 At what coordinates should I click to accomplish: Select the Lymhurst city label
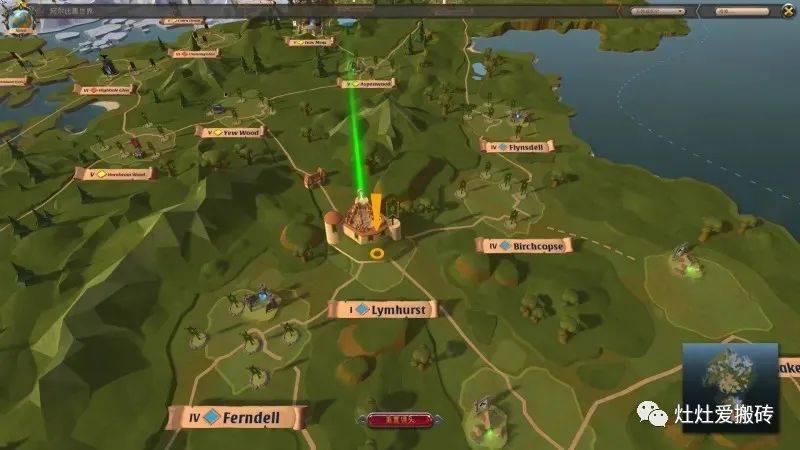(x=382, y=310)
